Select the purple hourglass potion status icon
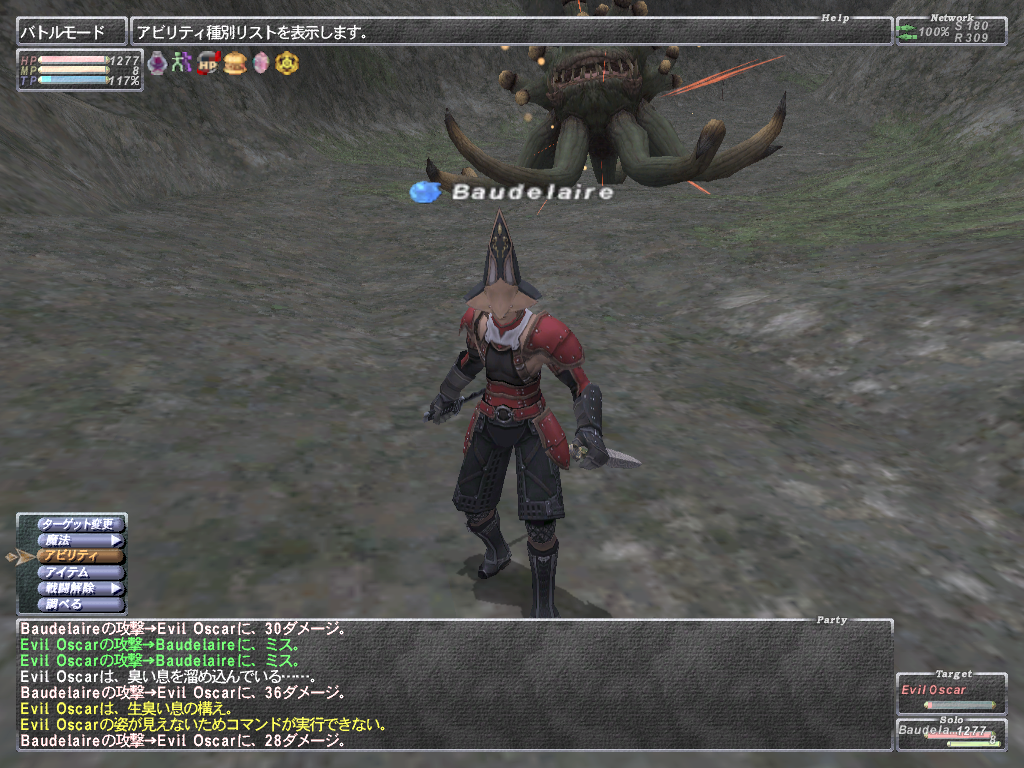The image size is (1024, 768). 157,63
